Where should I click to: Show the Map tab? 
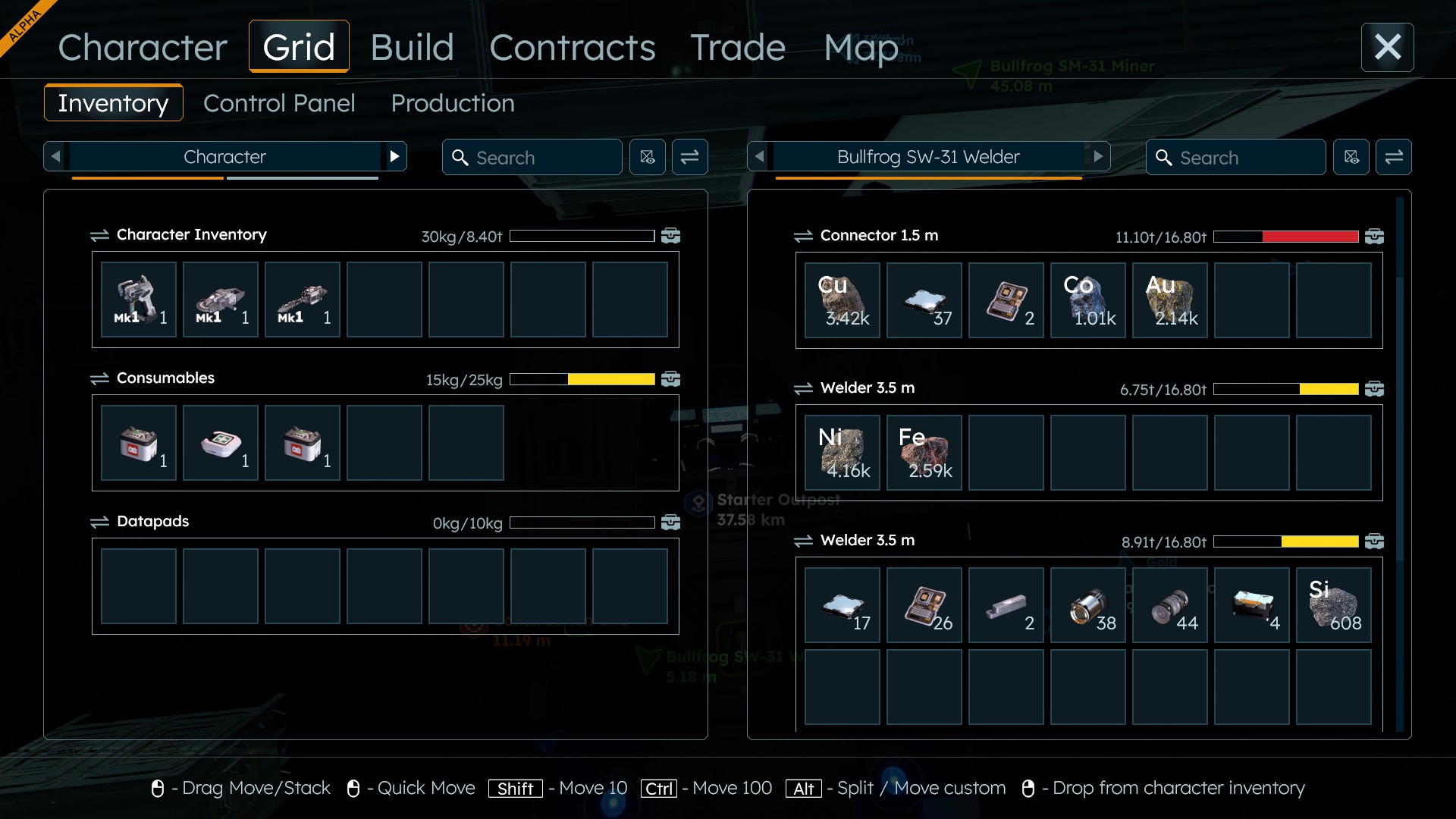click(x=861, y=47)
